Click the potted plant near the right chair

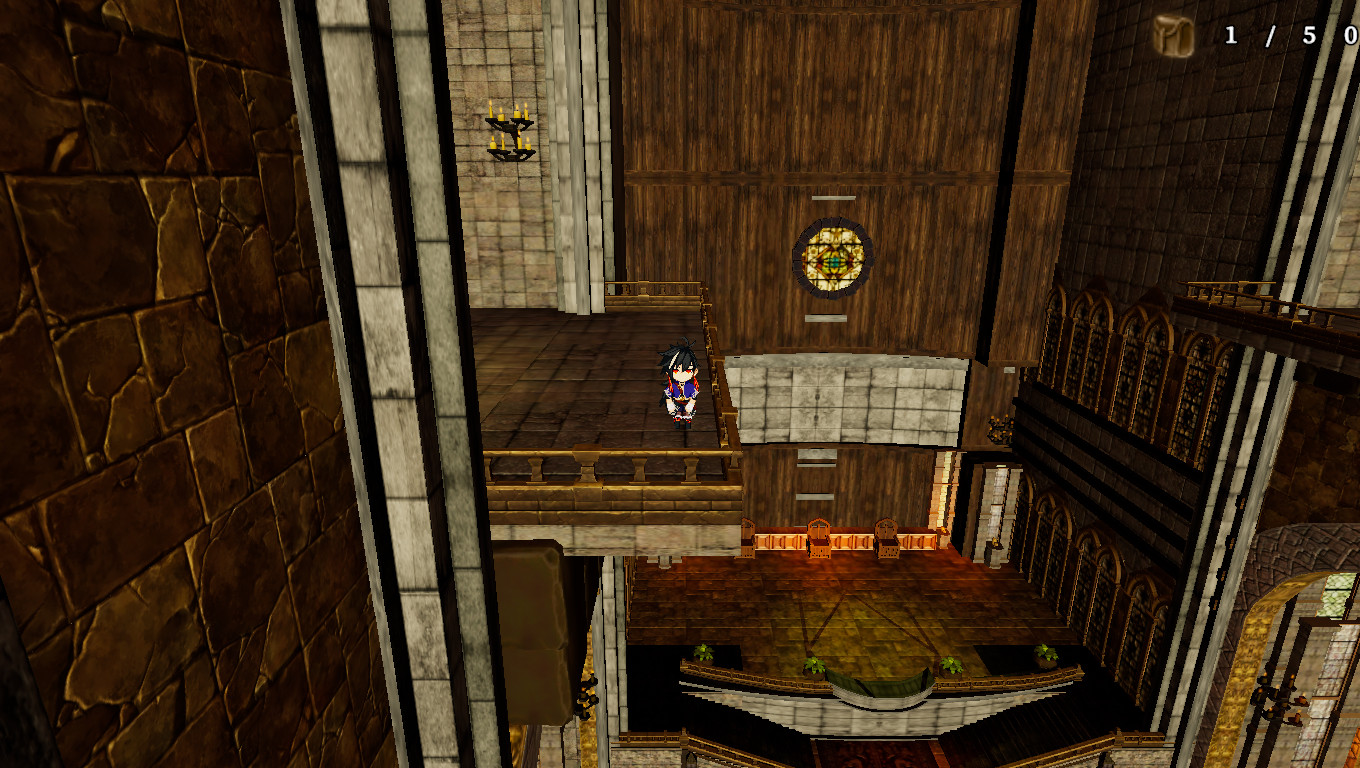point(950,665)
